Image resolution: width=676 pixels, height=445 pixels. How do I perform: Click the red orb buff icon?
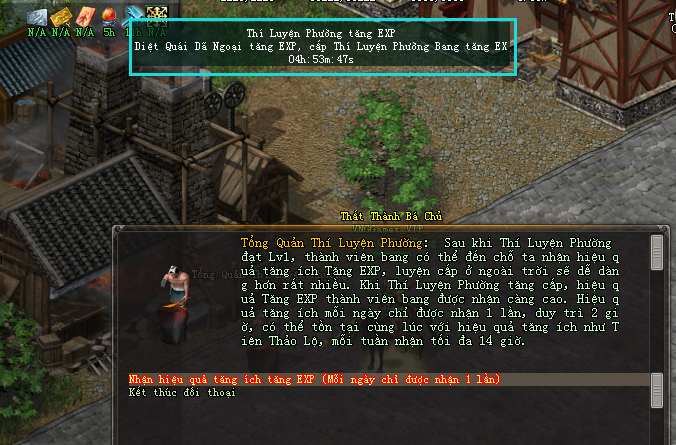[x=109, y=16]
